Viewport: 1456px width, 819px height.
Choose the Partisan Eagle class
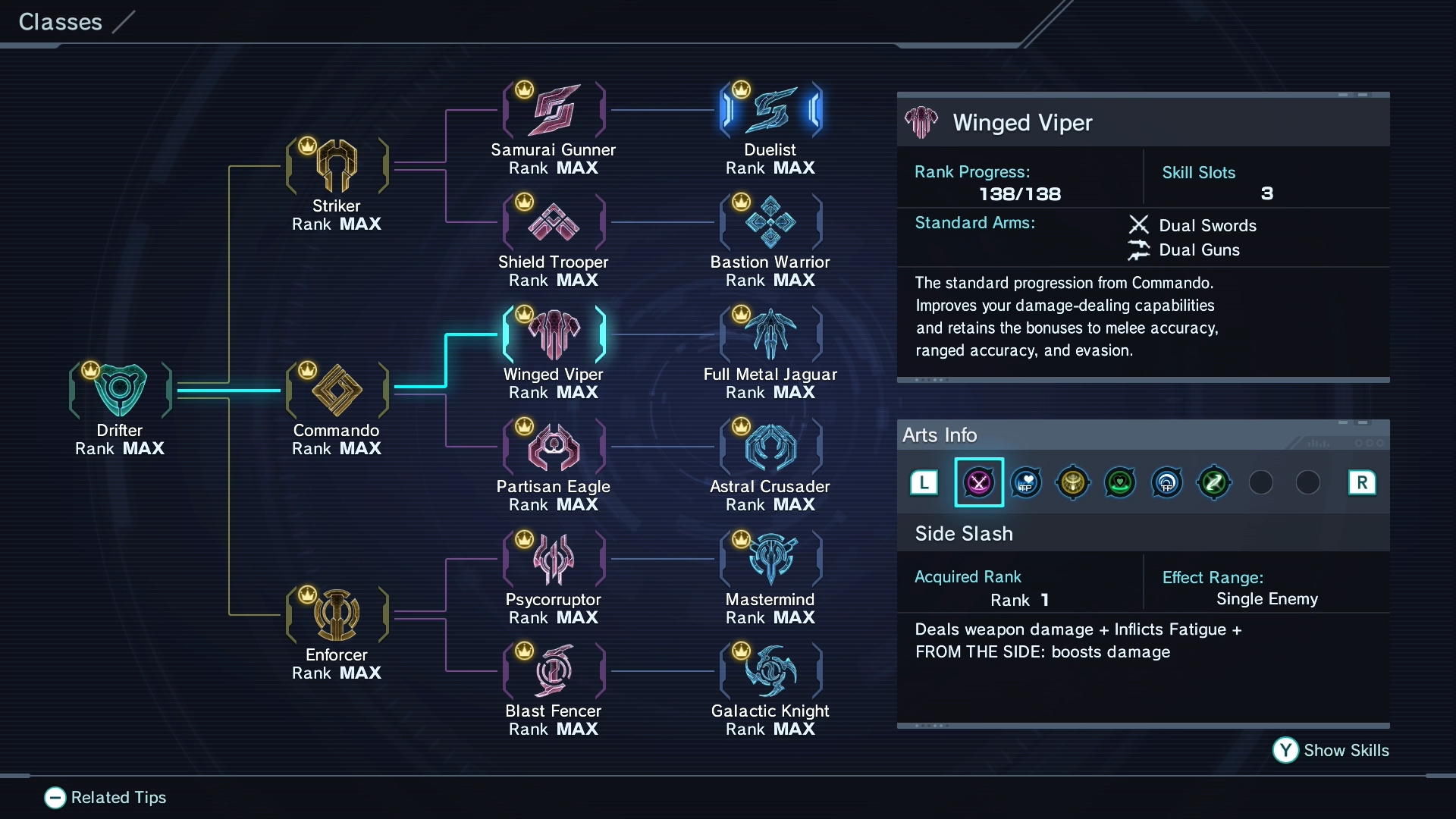(x=554, y=447)
